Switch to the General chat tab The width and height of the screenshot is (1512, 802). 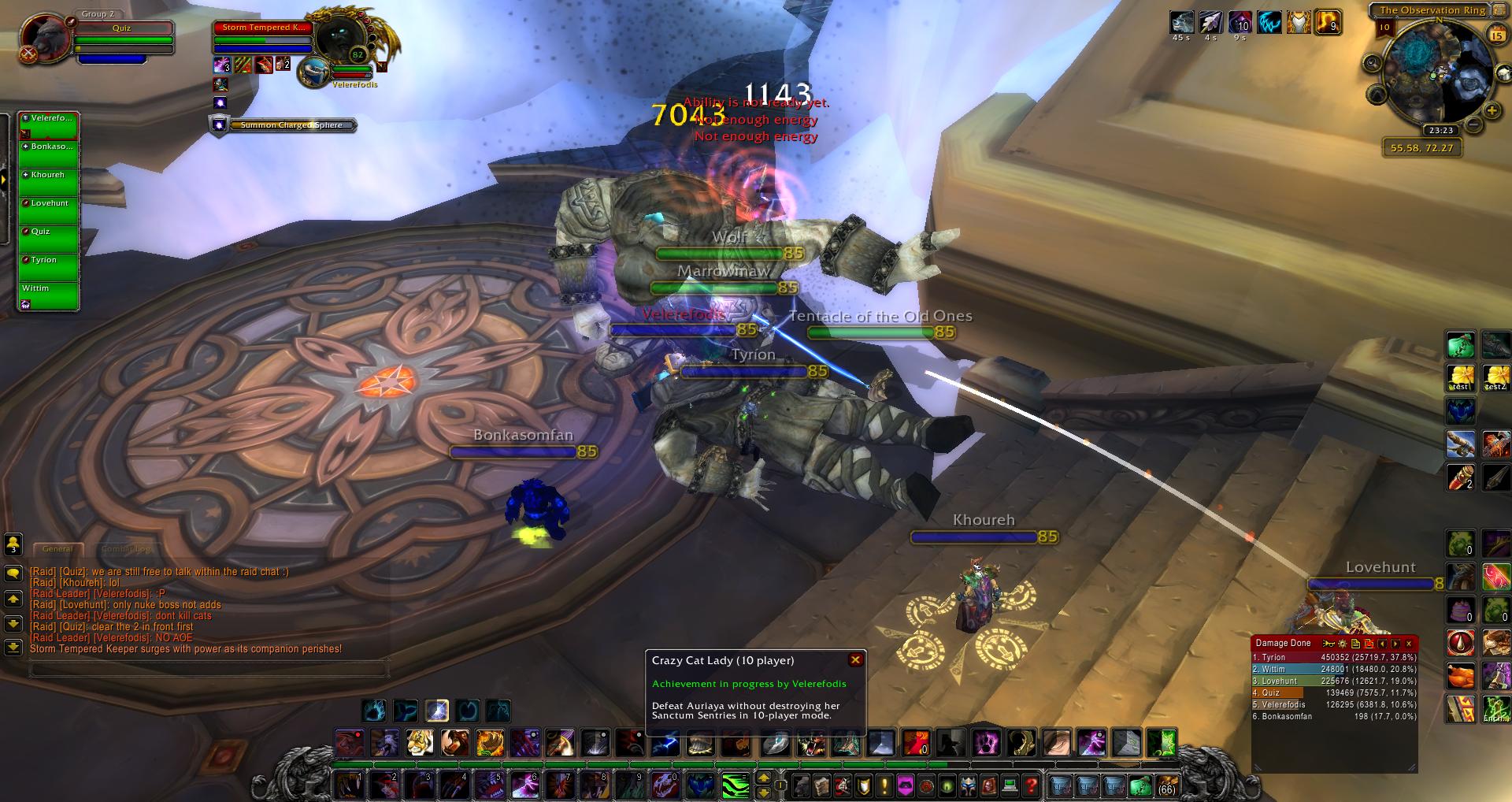[x=58, y=549]
